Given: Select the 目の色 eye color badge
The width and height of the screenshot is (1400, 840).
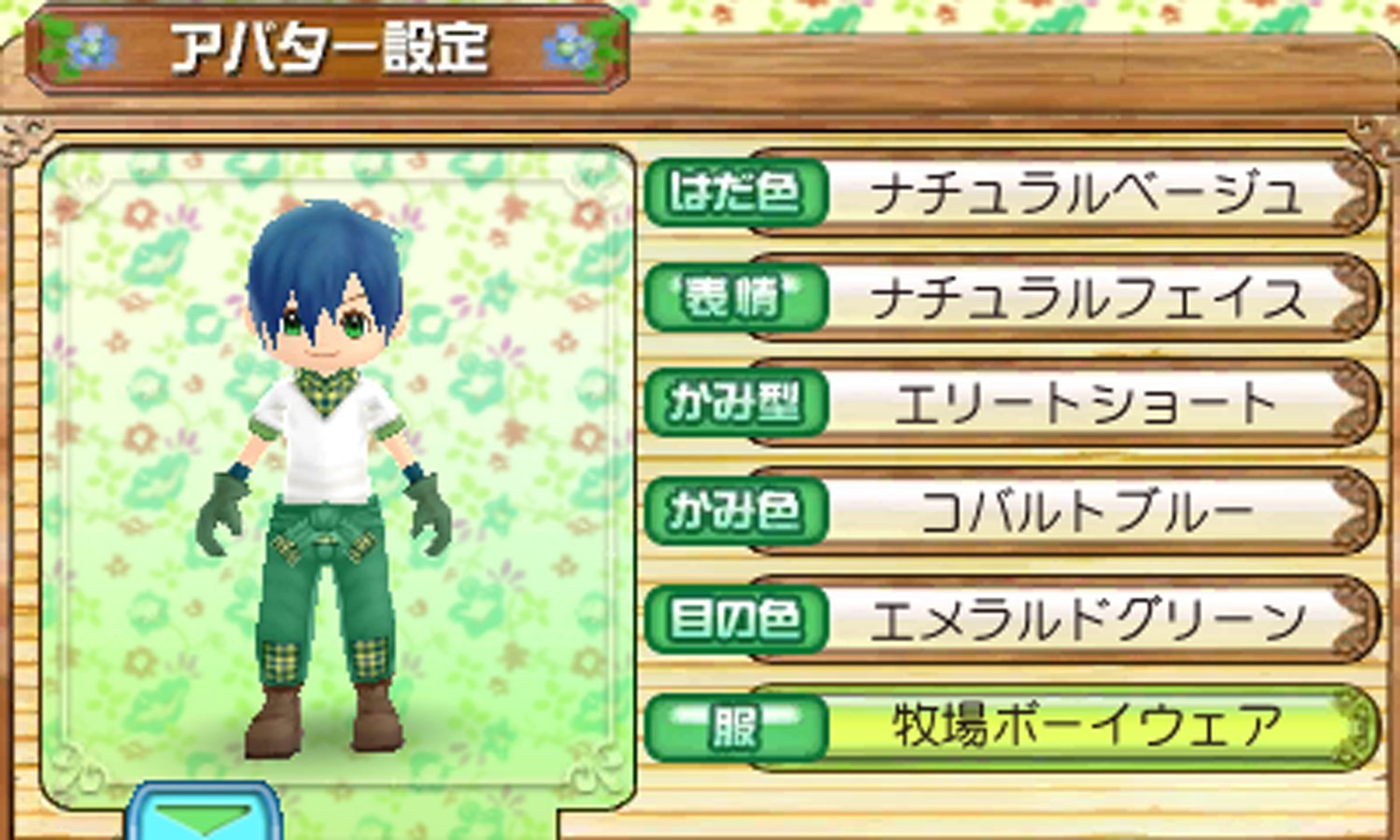Looking at the screenshot, I should [x=733, y=616].
